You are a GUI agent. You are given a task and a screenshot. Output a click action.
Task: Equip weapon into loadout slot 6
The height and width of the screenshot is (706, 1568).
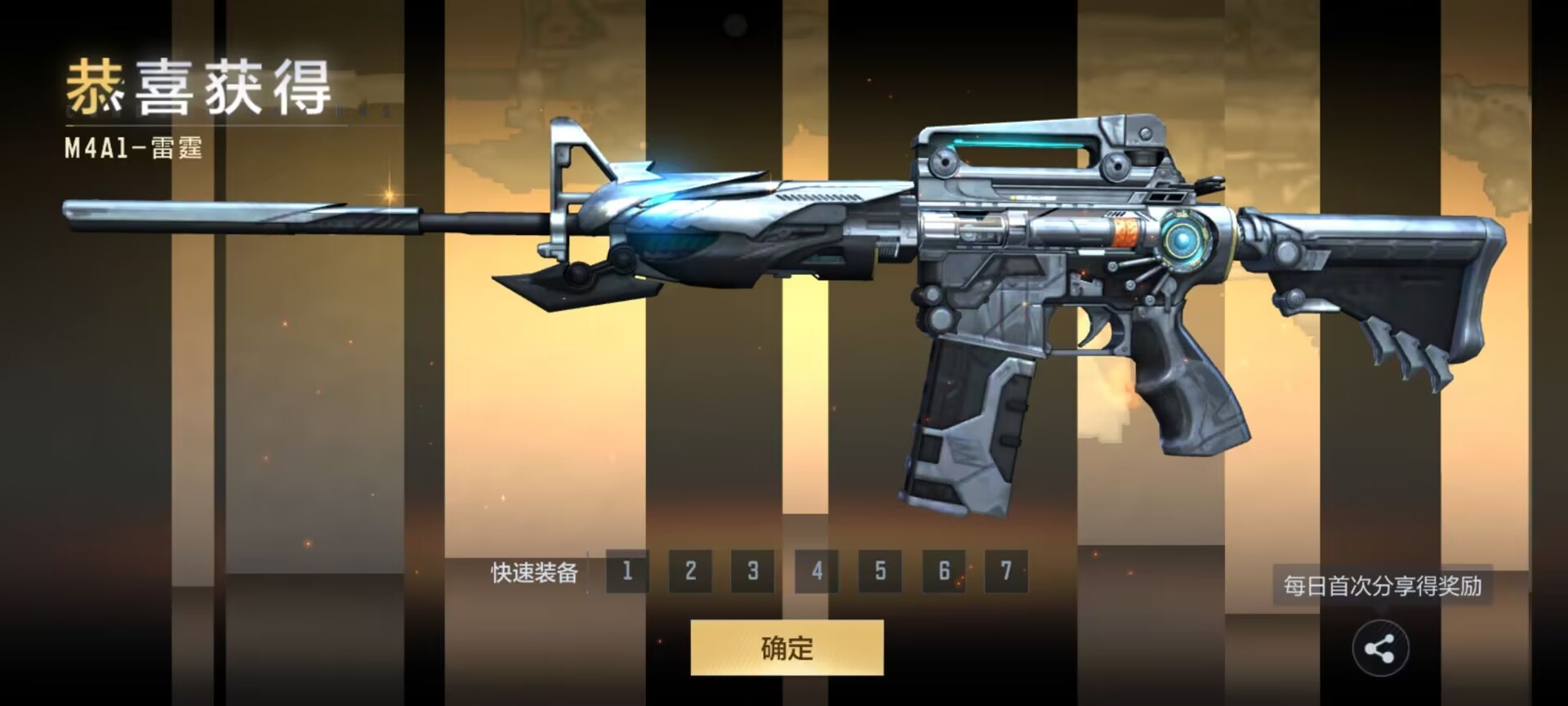tap(943, 570)
